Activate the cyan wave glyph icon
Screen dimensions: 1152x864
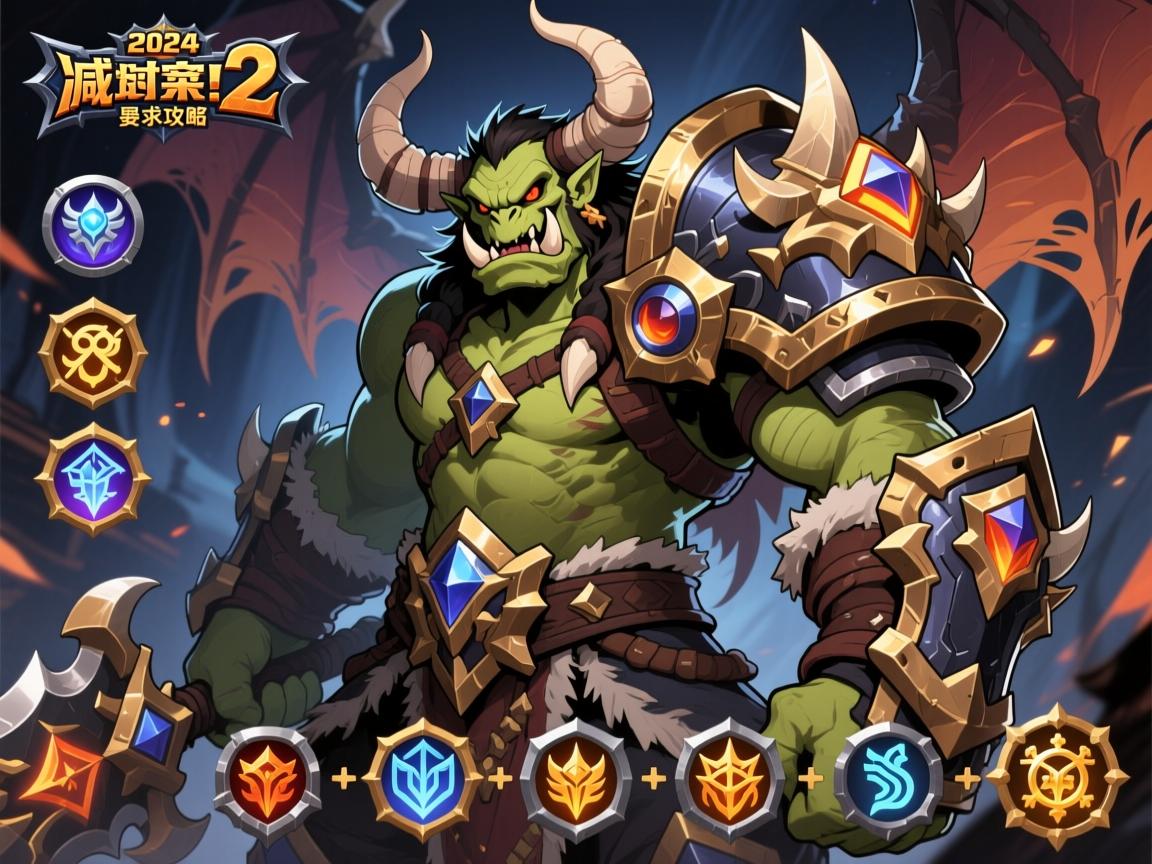pyautogui.click(x=888, y=780)
